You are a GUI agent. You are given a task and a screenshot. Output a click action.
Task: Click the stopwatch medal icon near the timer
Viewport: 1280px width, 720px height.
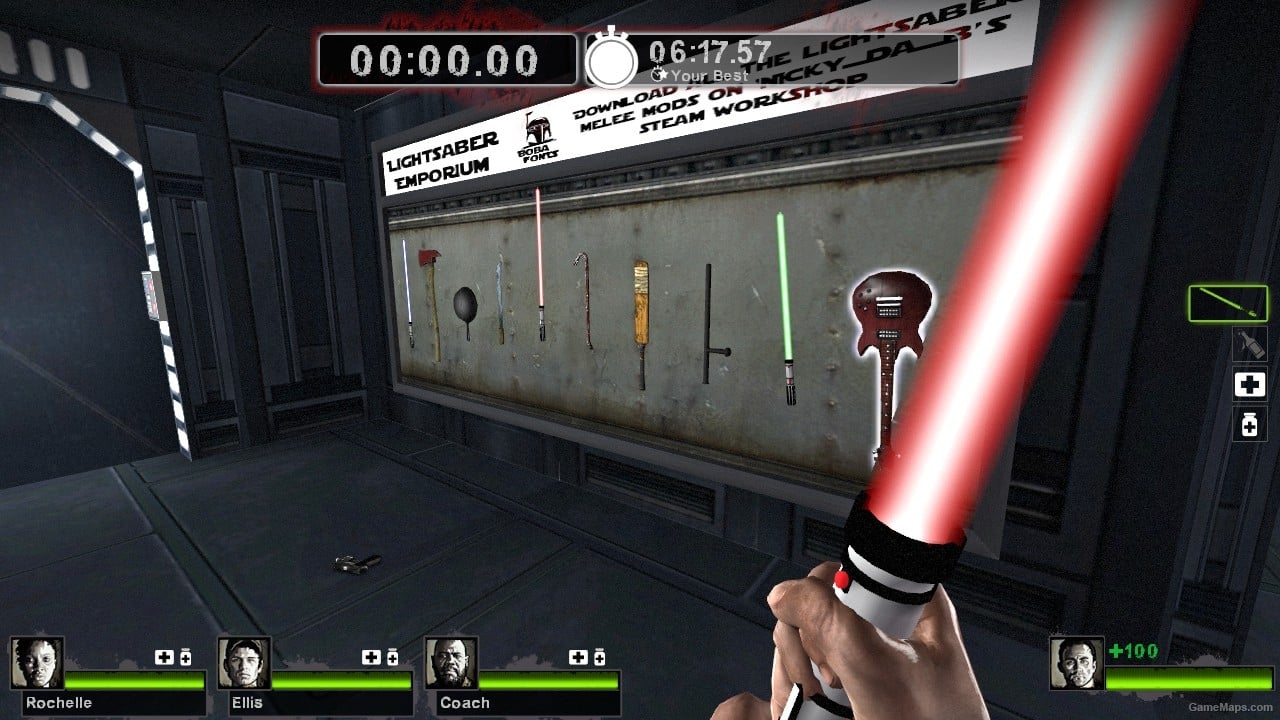(613, 60)
